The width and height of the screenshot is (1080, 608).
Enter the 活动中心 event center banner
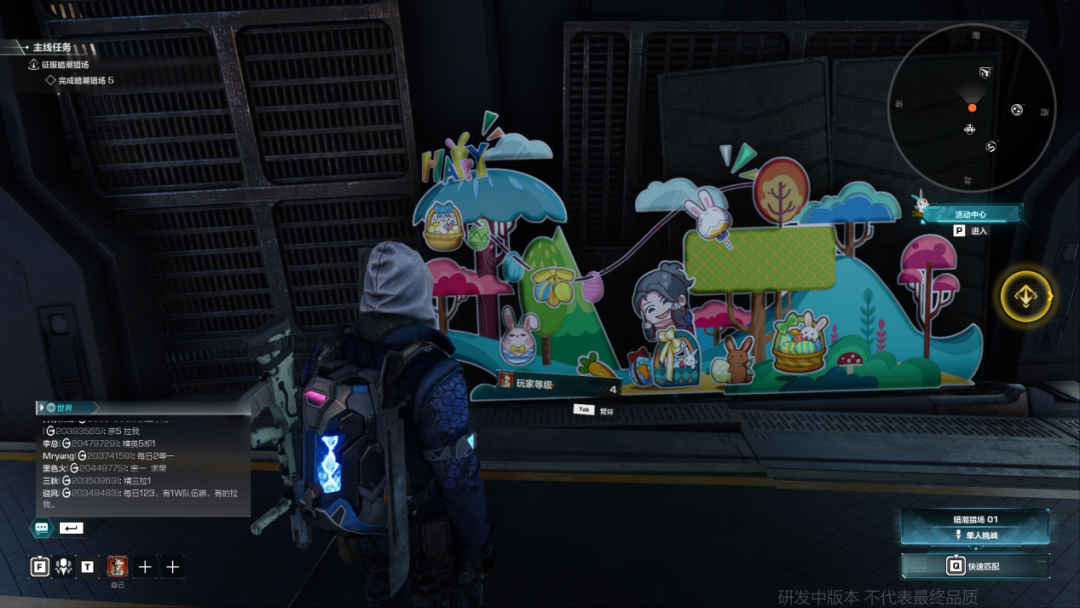(x=971, y=213)
